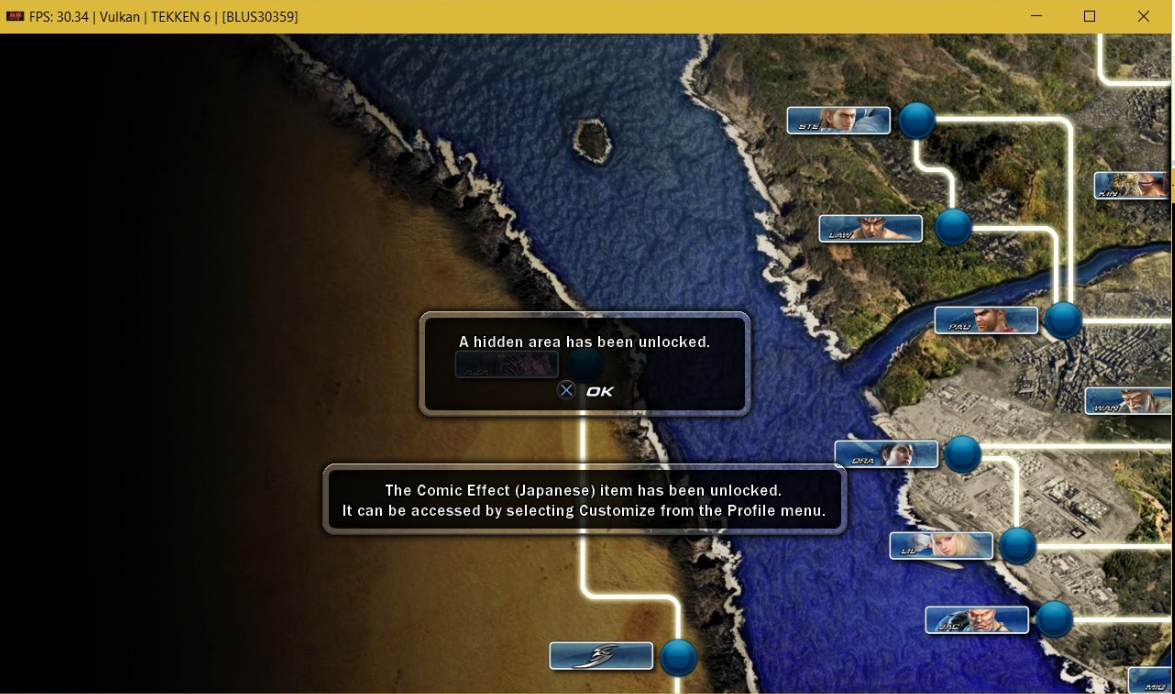1175x694 pixels.
Task: Open the KIN stage tile
Action: 1134,186
